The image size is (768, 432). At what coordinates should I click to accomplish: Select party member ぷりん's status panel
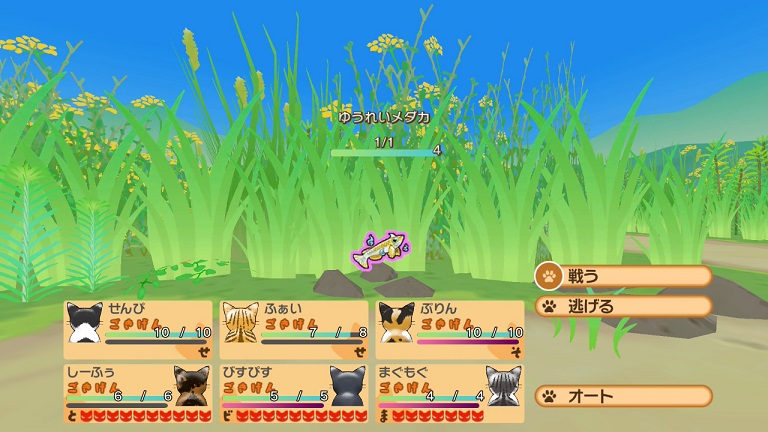click(x=450, y=329)
